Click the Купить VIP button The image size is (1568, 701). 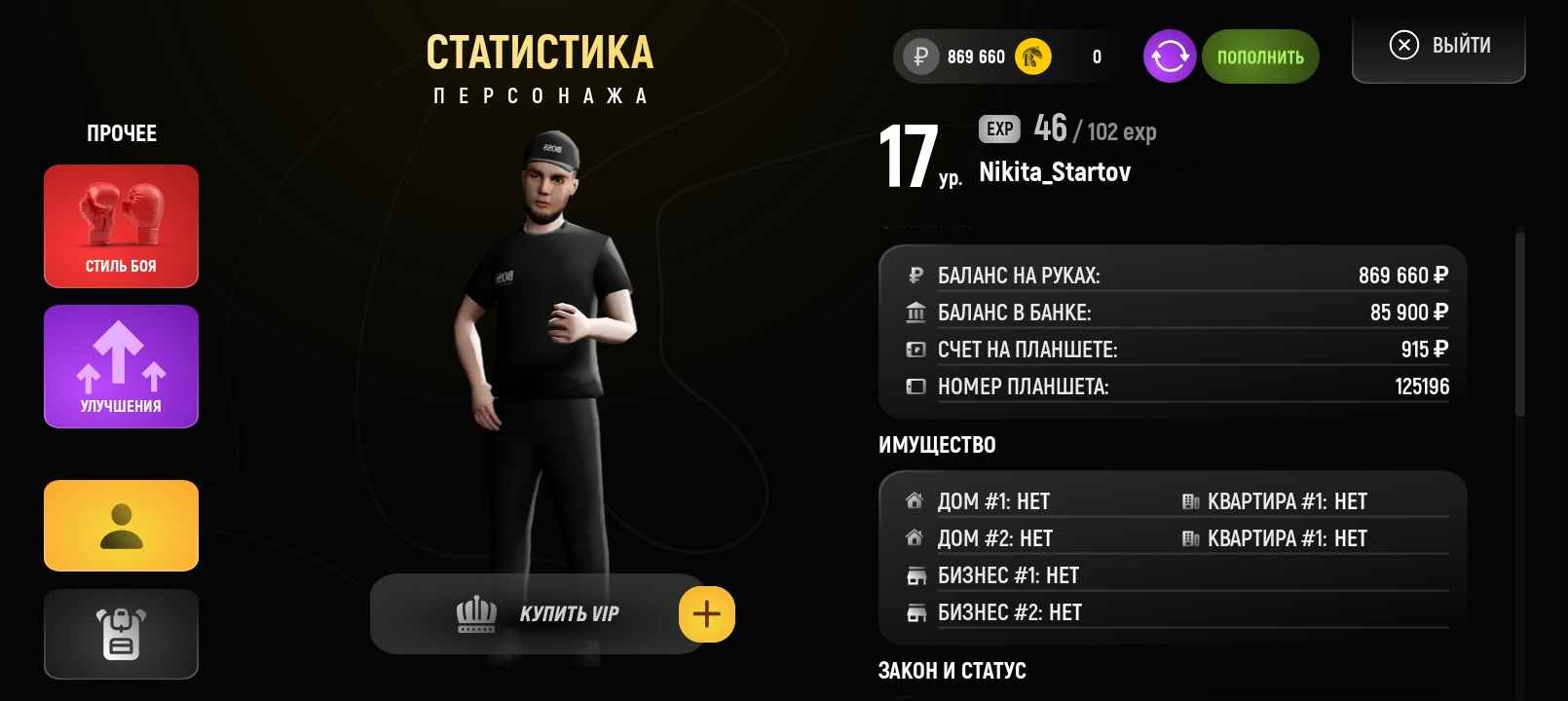click(x=538, y=613)
